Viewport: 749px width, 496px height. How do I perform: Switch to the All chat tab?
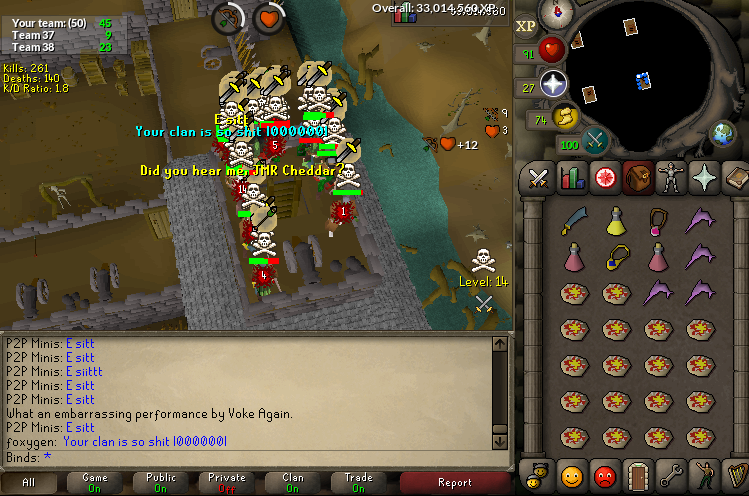[28, 482]
